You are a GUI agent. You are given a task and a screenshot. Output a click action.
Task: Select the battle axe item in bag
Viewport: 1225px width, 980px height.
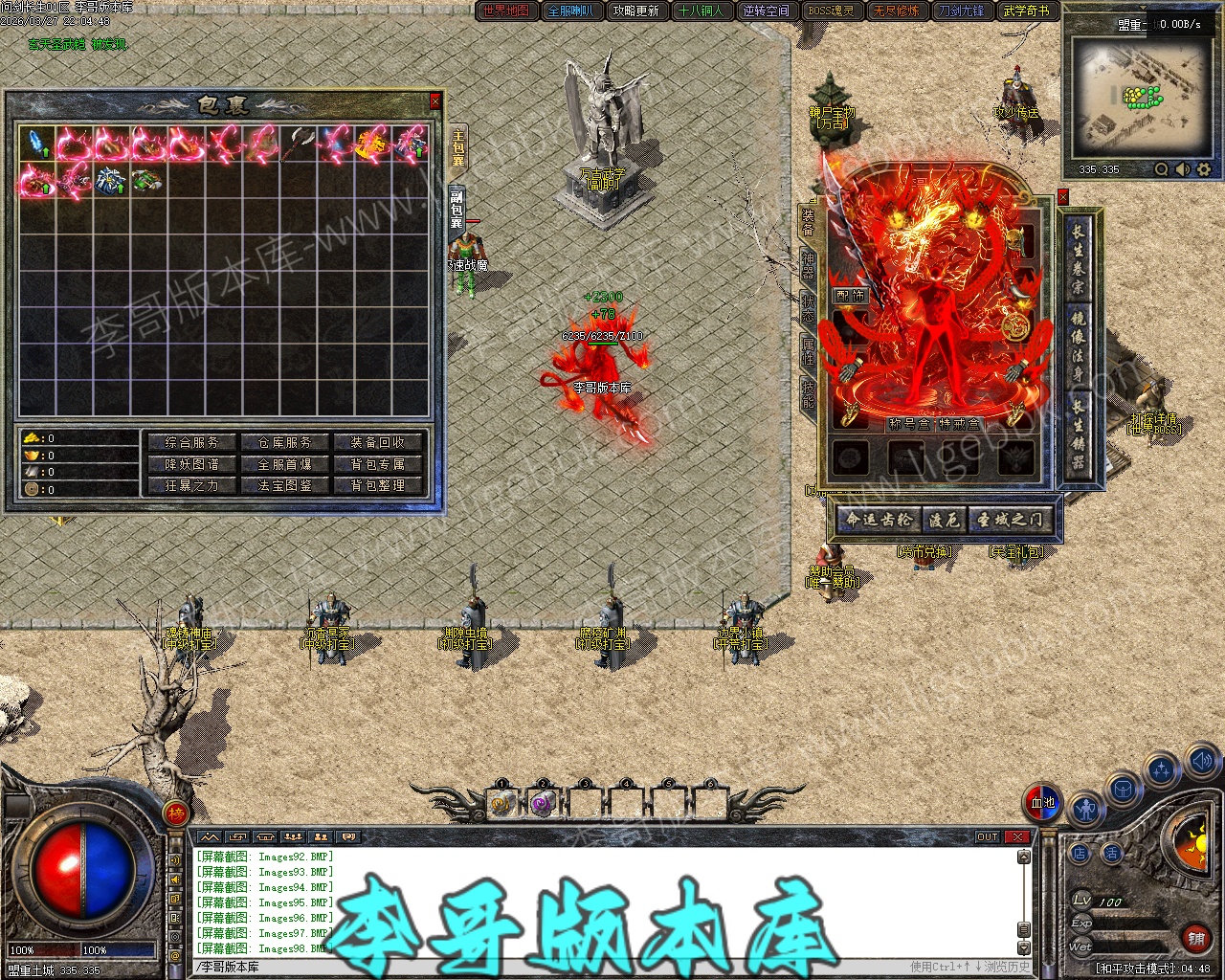pos(301,145)
